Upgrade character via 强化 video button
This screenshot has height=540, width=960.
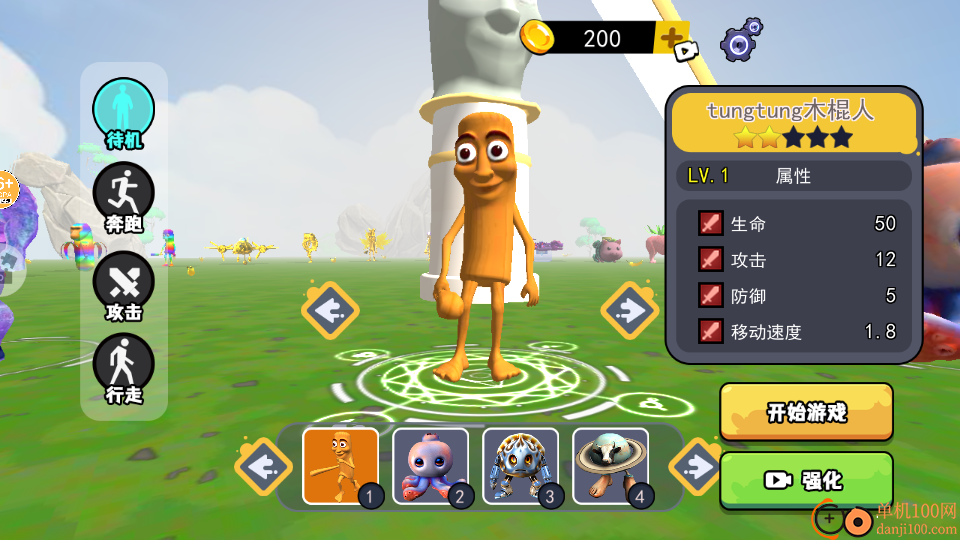806,480
